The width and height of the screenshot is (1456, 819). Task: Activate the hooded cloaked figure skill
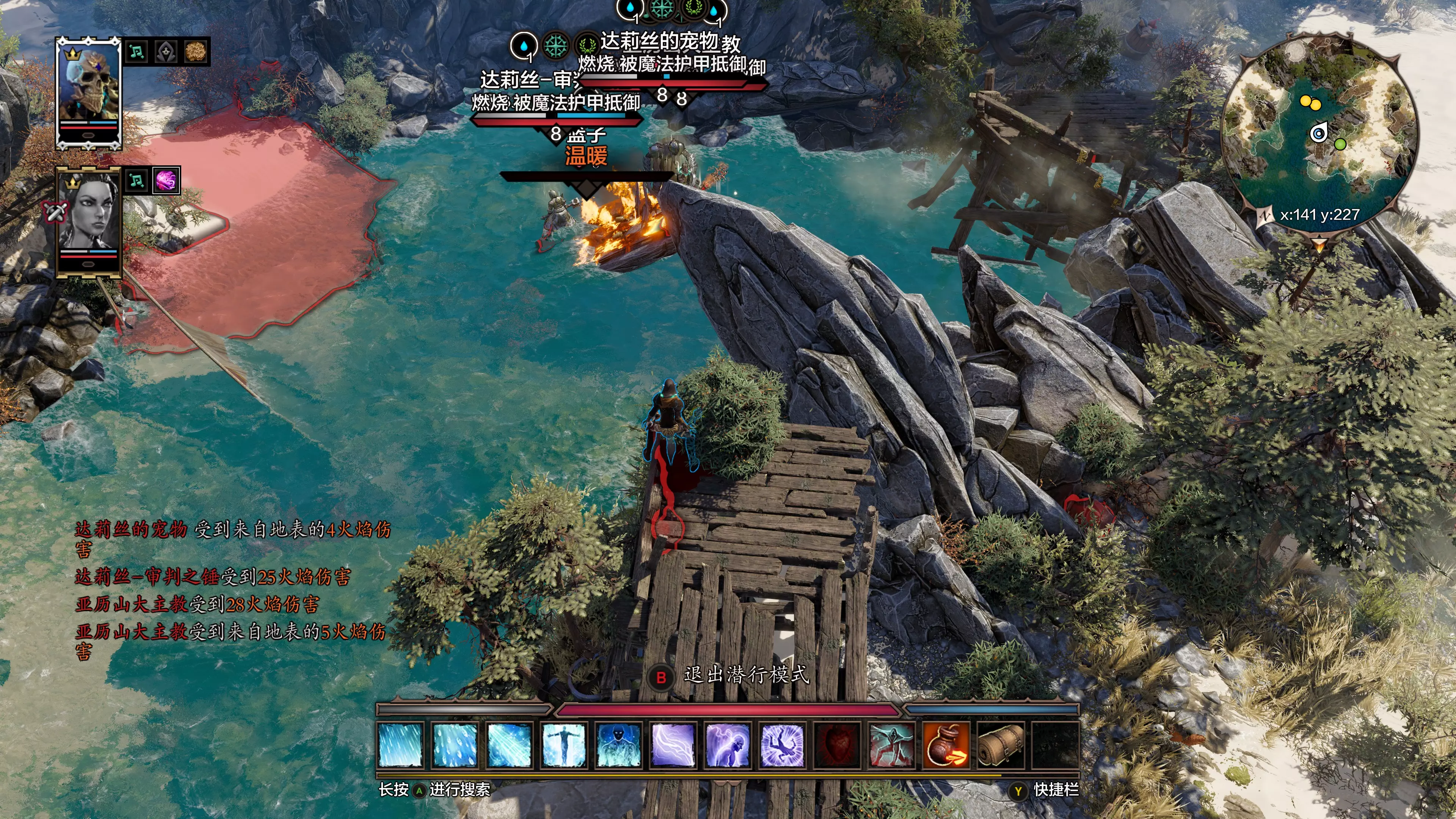pos(891,745)
